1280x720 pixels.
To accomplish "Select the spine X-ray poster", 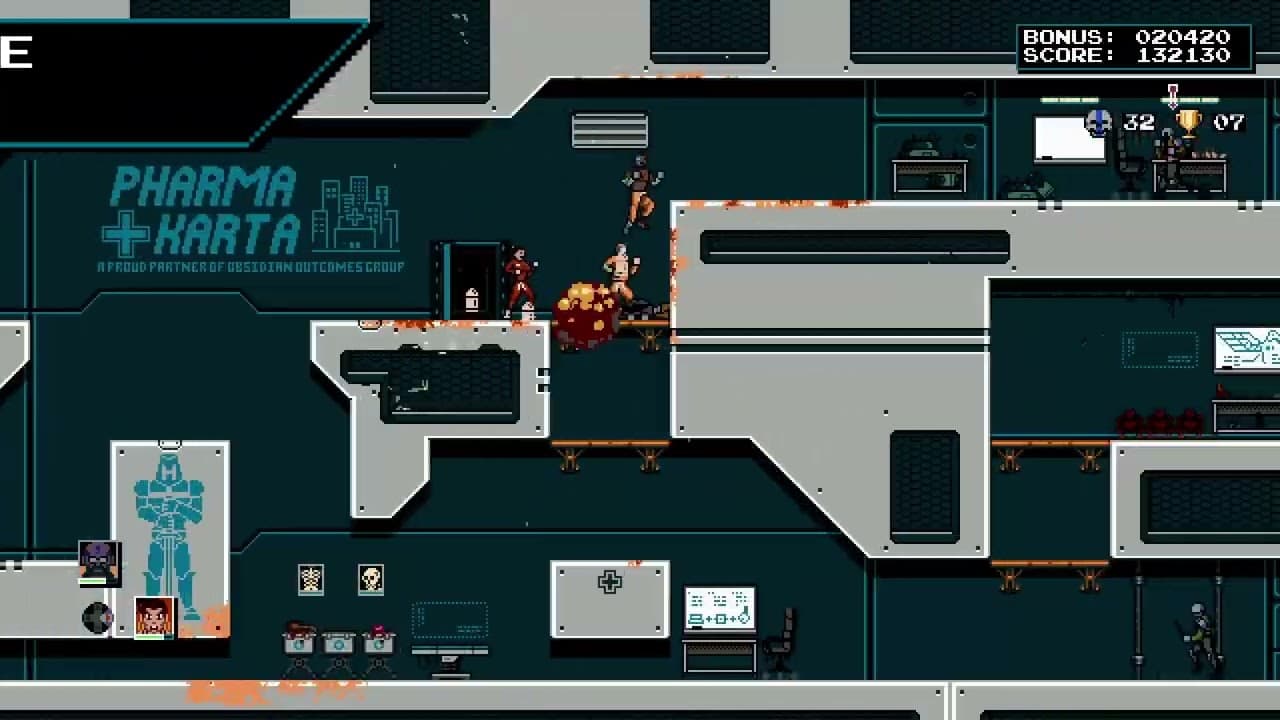I will tap(311, 579).
